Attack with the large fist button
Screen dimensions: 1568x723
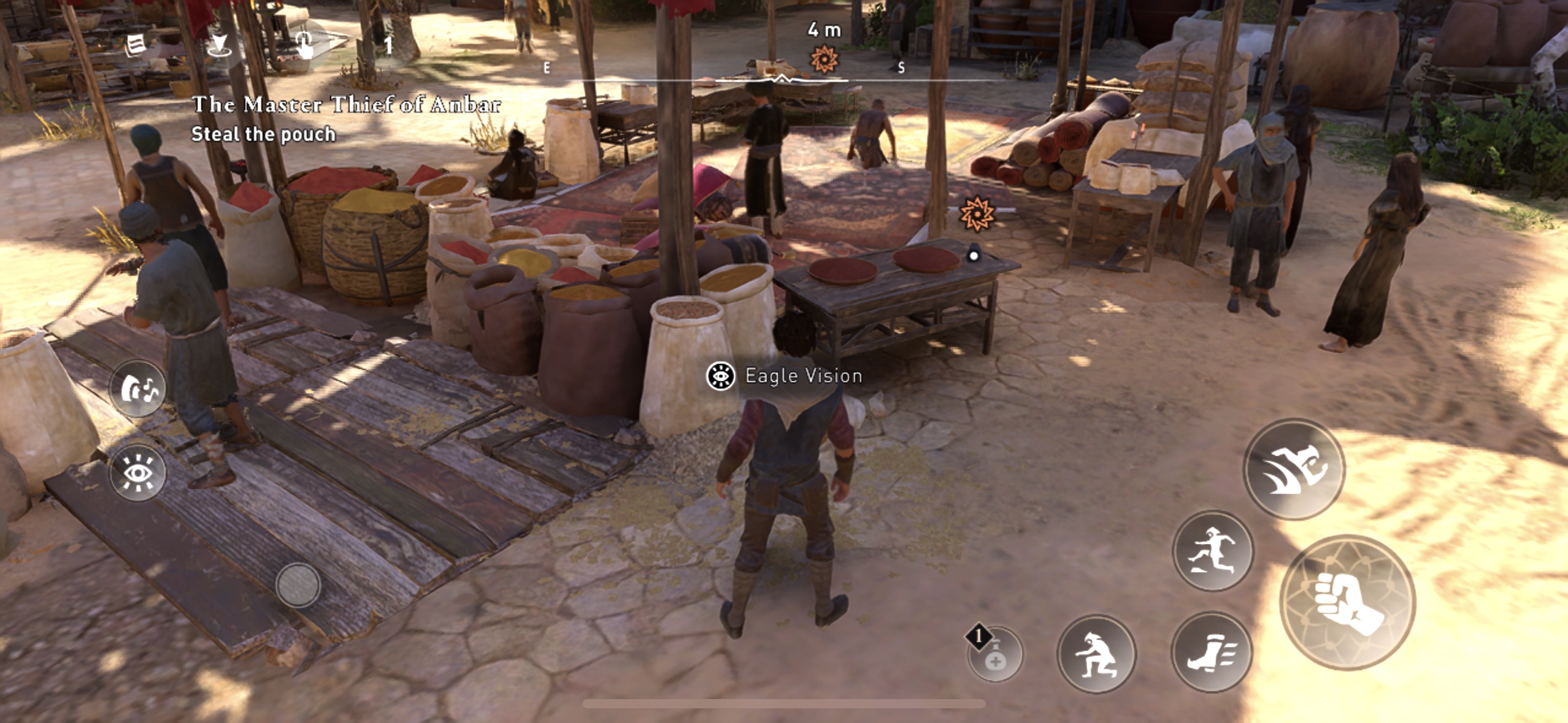[x=1347, y=602]
